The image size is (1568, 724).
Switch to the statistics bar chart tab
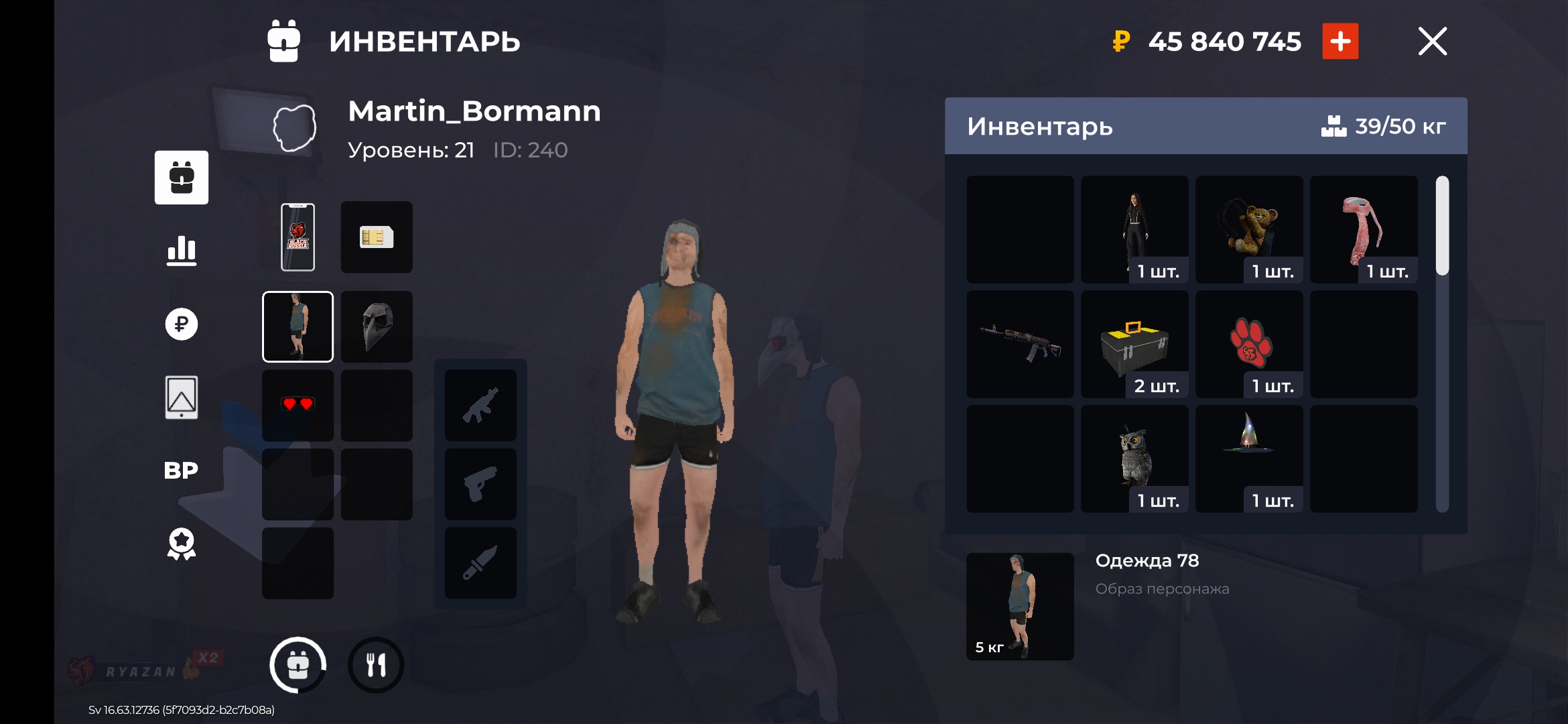tap(182, 251)
